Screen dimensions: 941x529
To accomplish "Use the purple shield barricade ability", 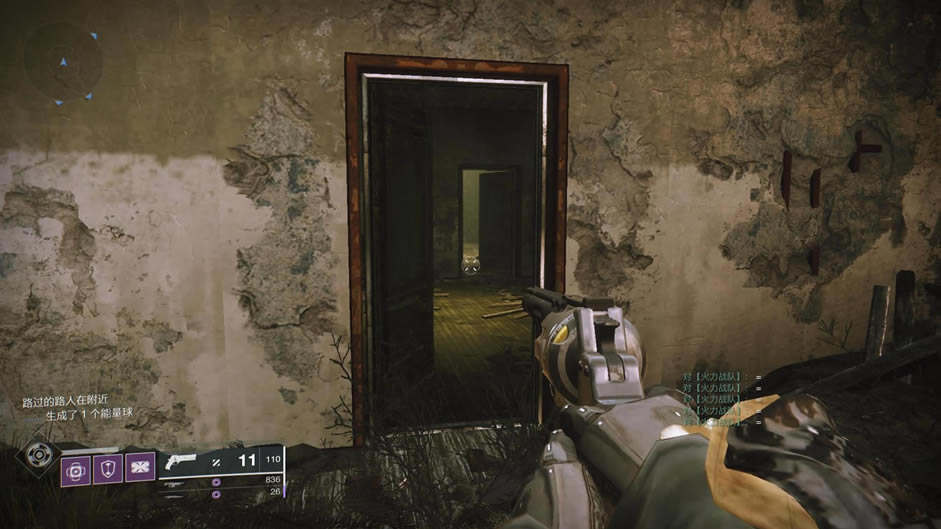I will [108, 468].
